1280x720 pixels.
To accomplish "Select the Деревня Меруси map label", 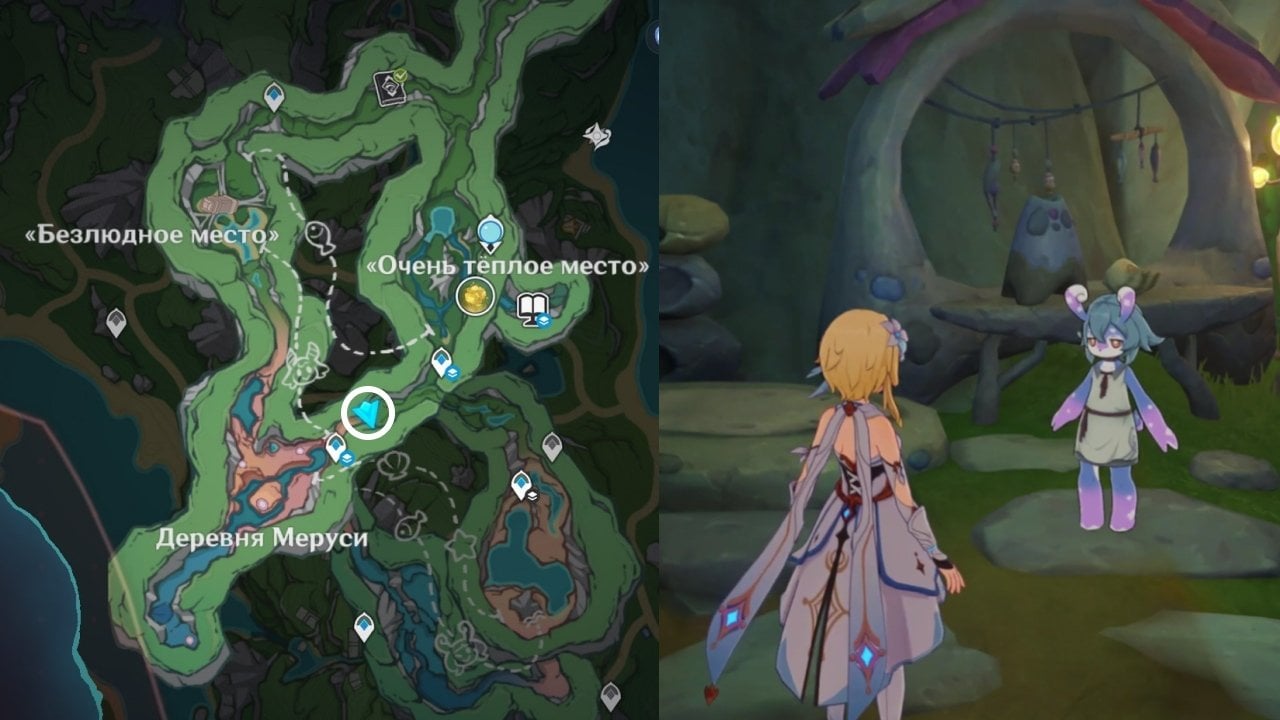I will [x=262, y=538].
